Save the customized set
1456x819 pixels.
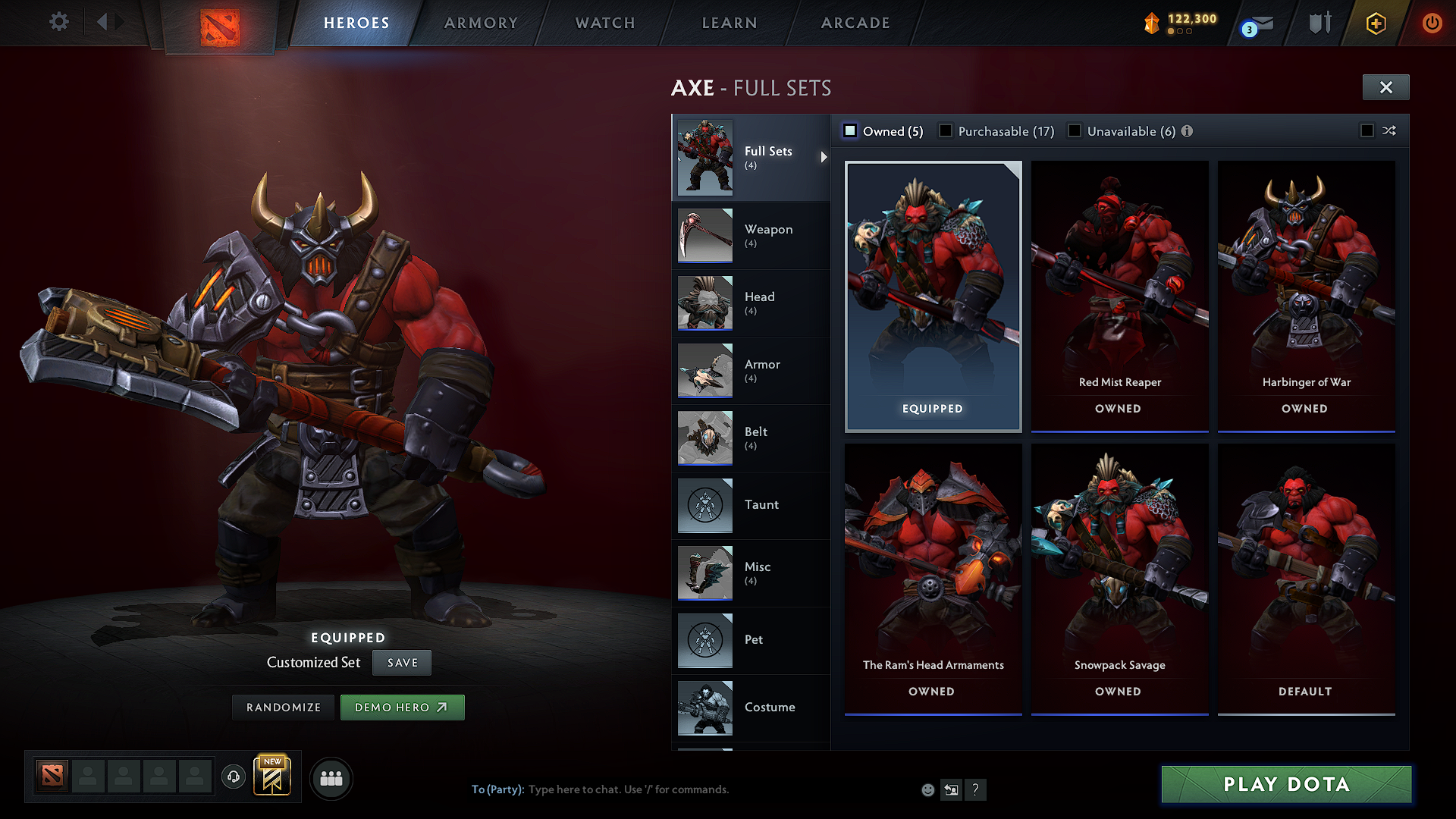[402, 663]
